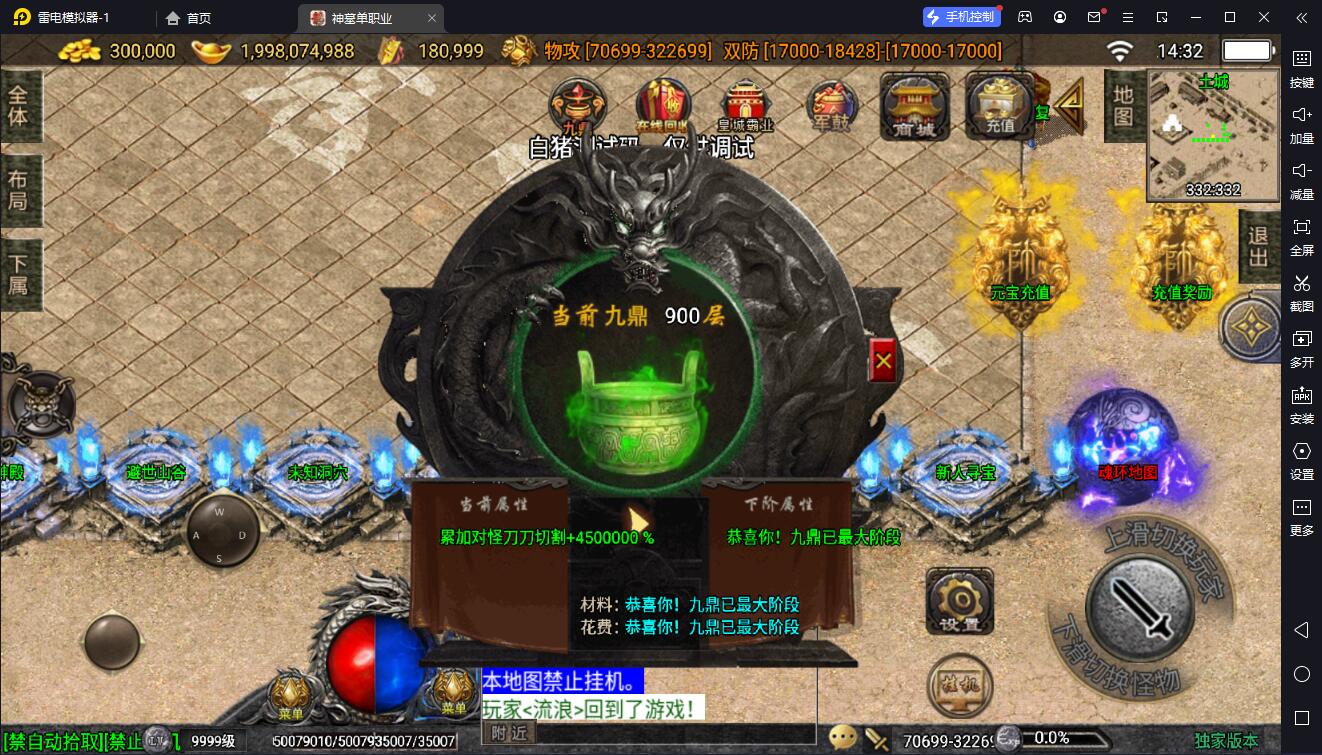Switch to the 全体 tab

[20, 106]
